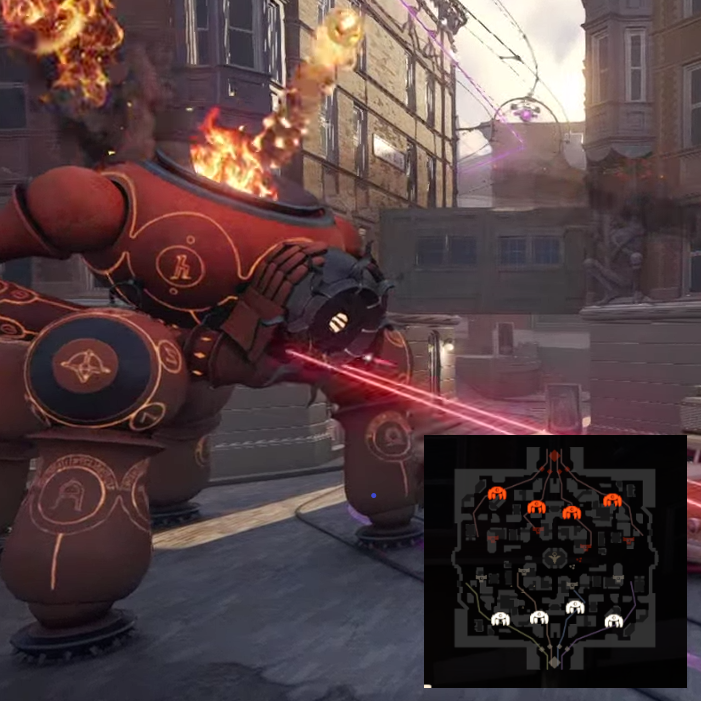Viewport: 701px width, 701px height.
Task: Ping the red enemy base diamond on the minimap
Action: (x=554, y=456)
